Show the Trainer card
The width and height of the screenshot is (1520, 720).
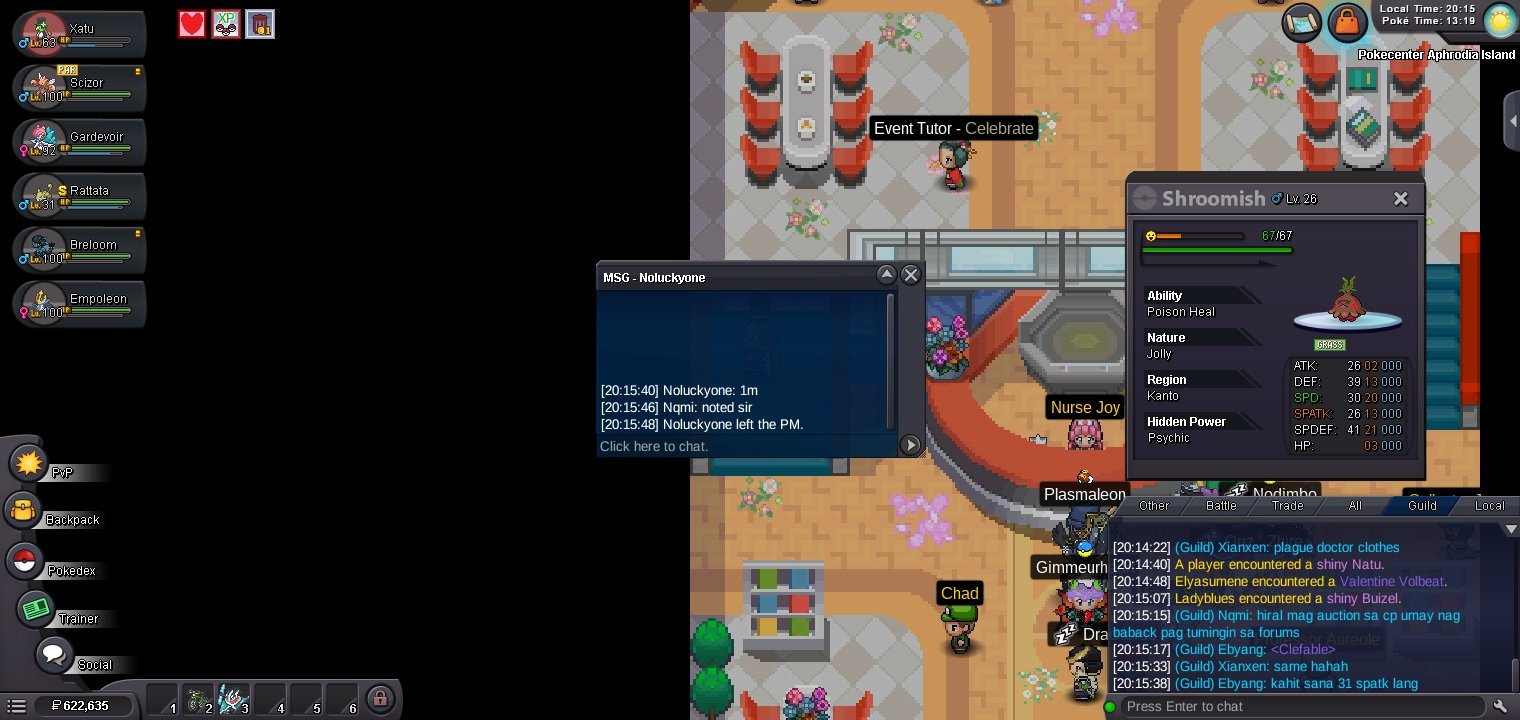[x=37, y=608]
